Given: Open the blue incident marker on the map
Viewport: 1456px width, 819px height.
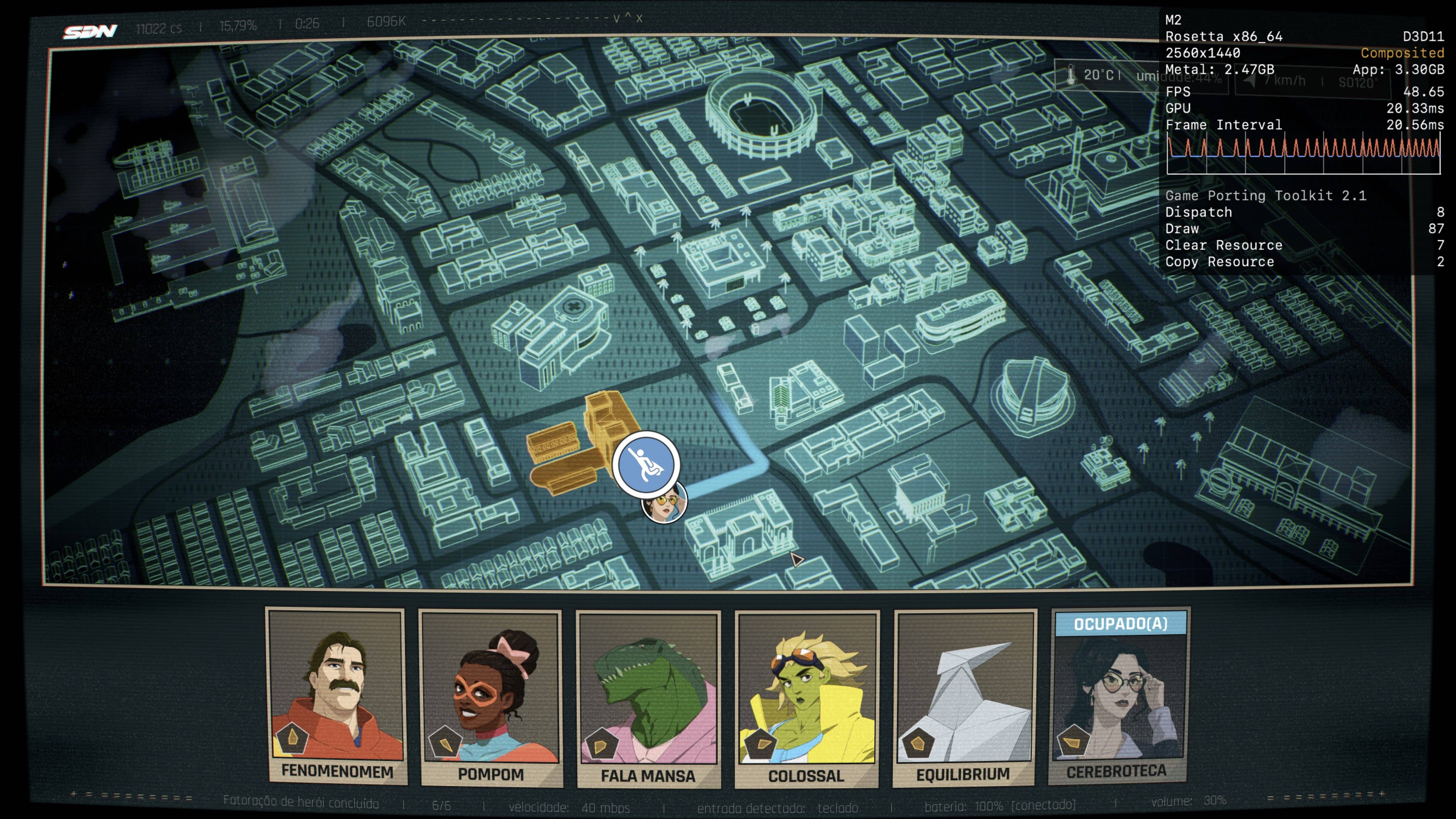Looking at the screenshot, I should tap(646, 465).
